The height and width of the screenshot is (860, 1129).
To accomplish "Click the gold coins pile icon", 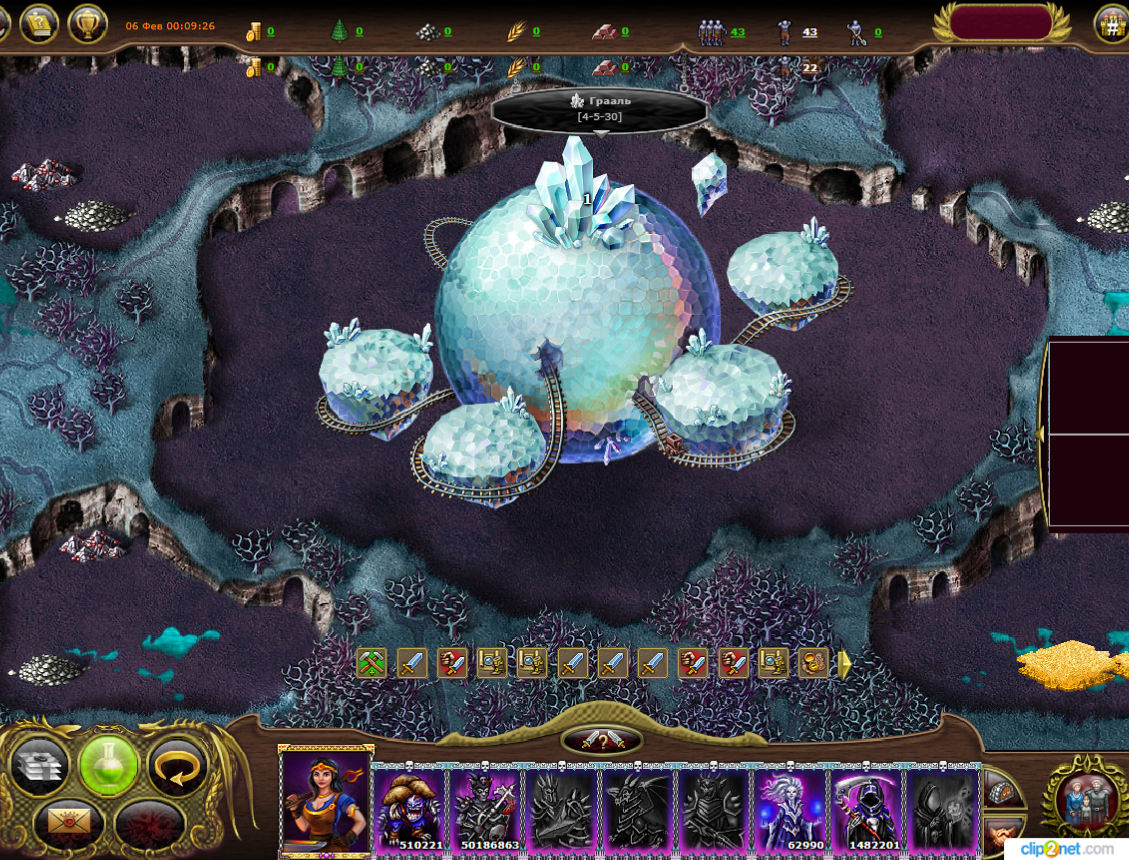I will tap(812, 663).
